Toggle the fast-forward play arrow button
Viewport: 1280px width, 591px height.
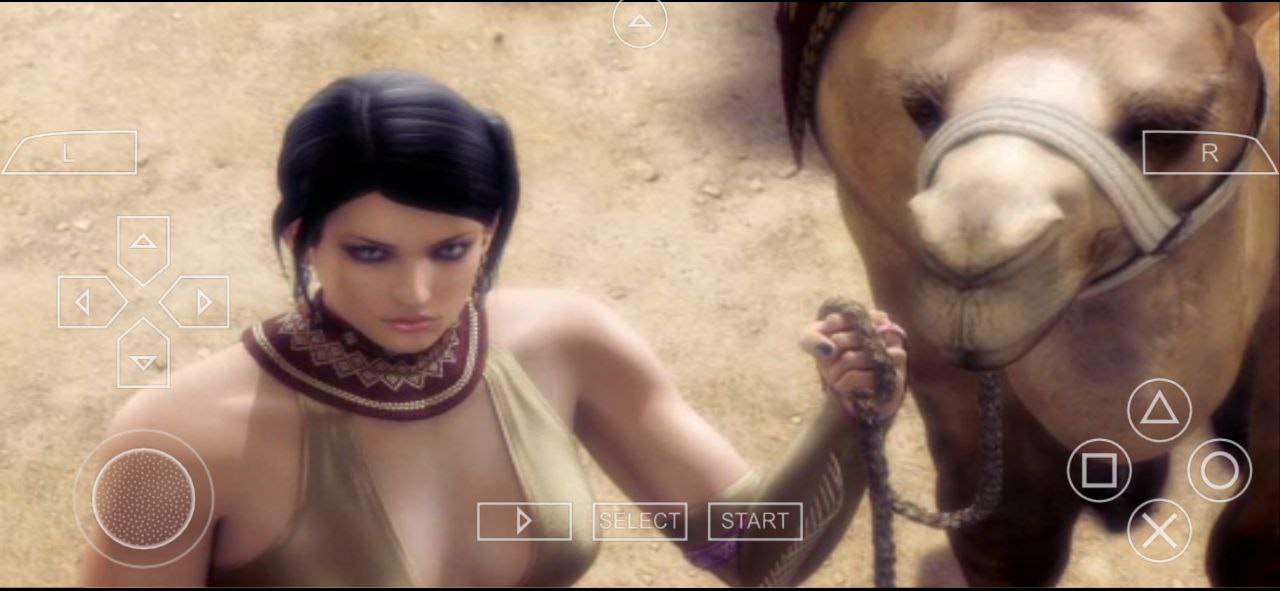click(x=524, y=521)
